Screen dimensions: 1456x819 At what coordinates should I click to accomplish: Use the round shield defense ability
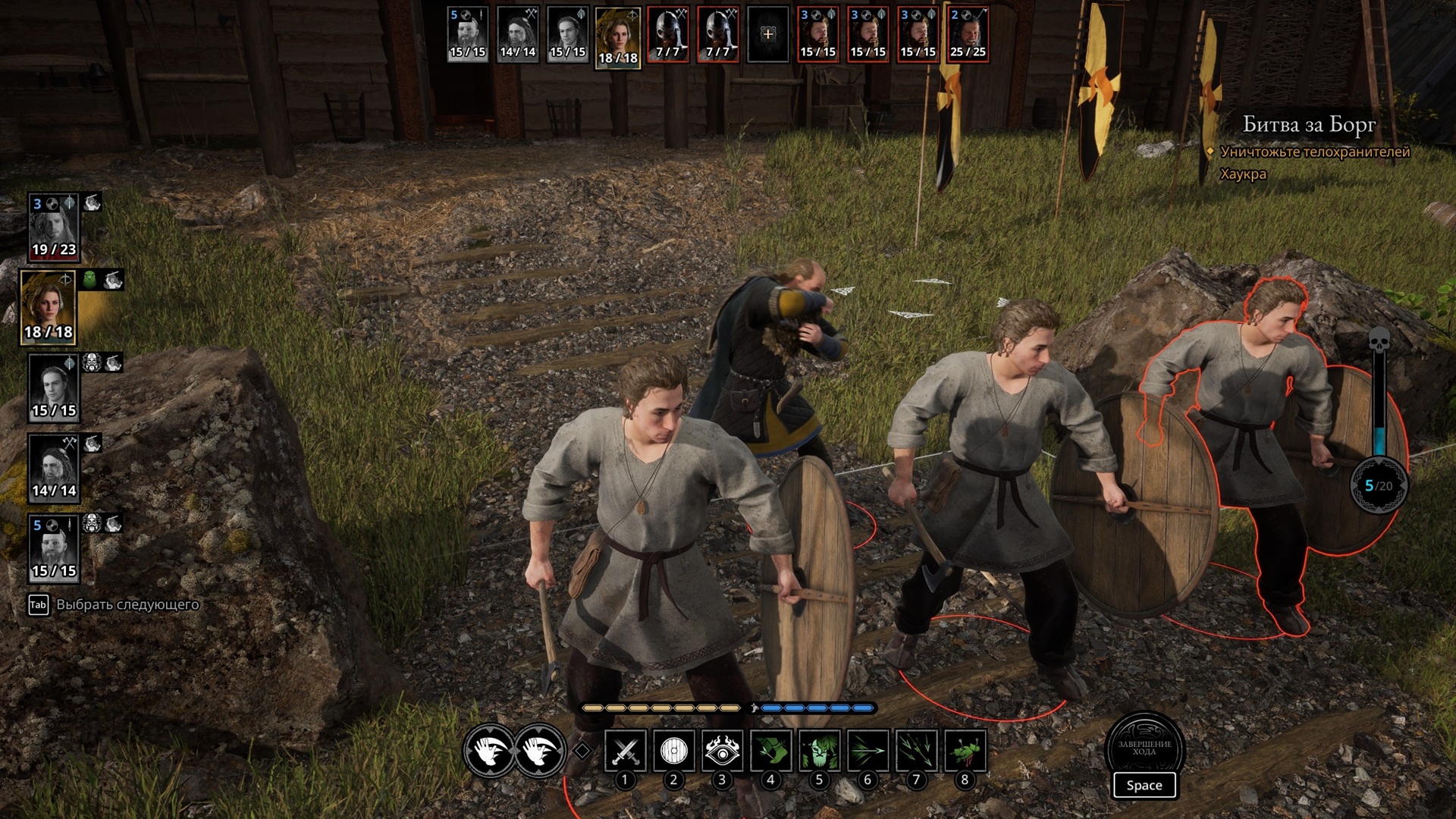[673, 751]
